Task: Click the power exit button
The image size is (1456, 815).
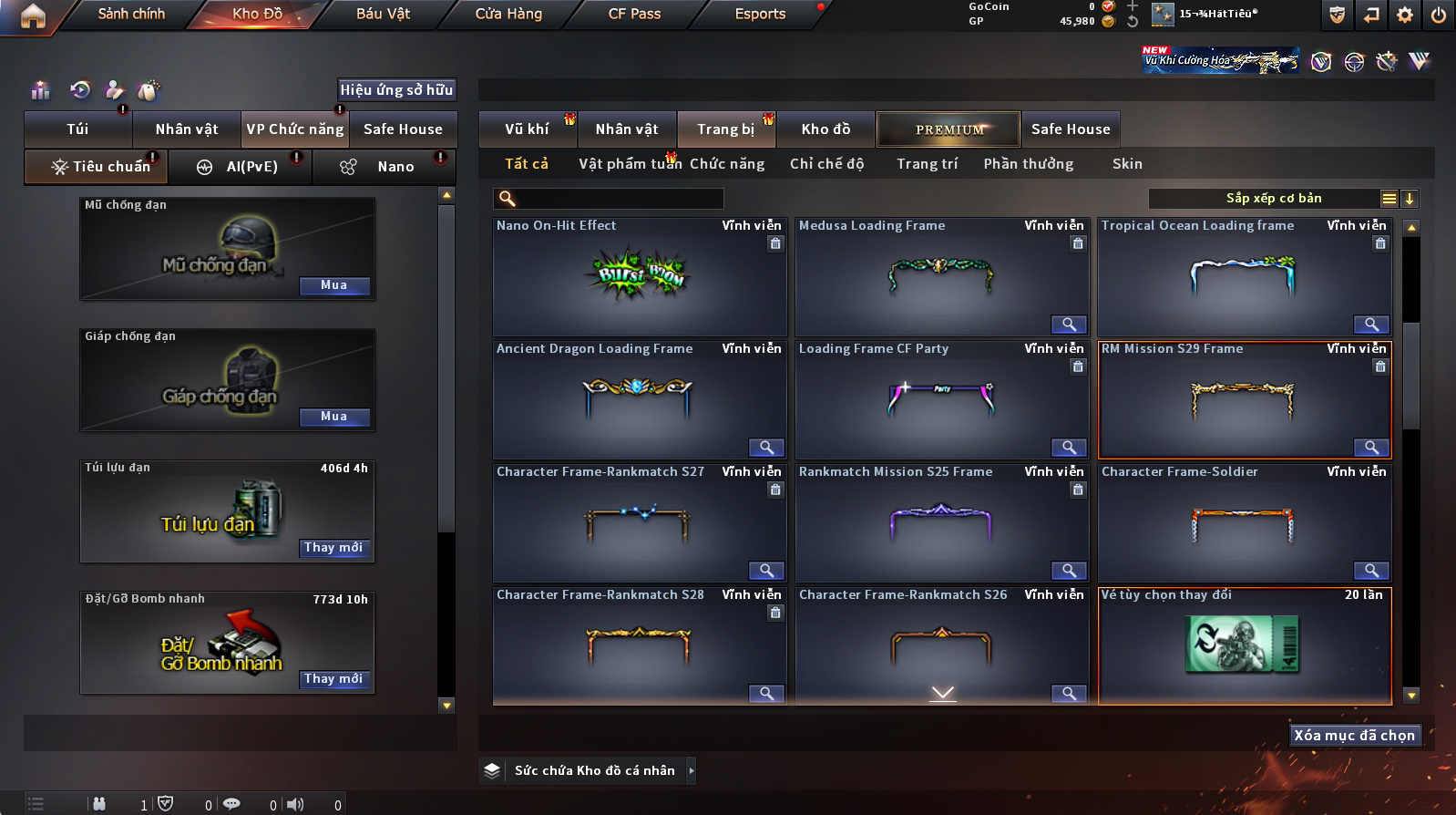Action: tap(1439, 15)
